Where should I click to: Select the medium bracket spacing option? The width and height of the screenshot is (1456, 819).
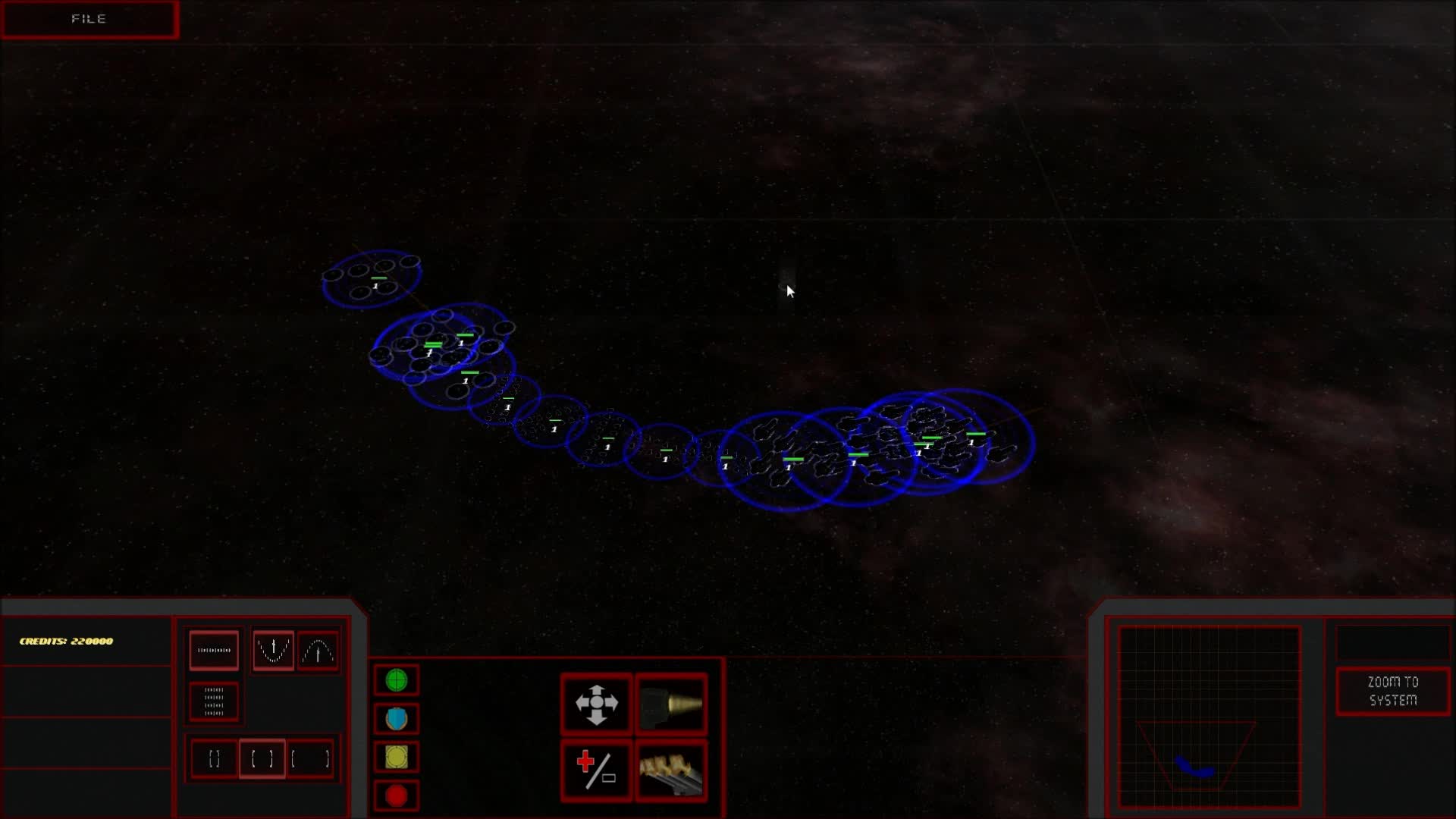point(262,758)
